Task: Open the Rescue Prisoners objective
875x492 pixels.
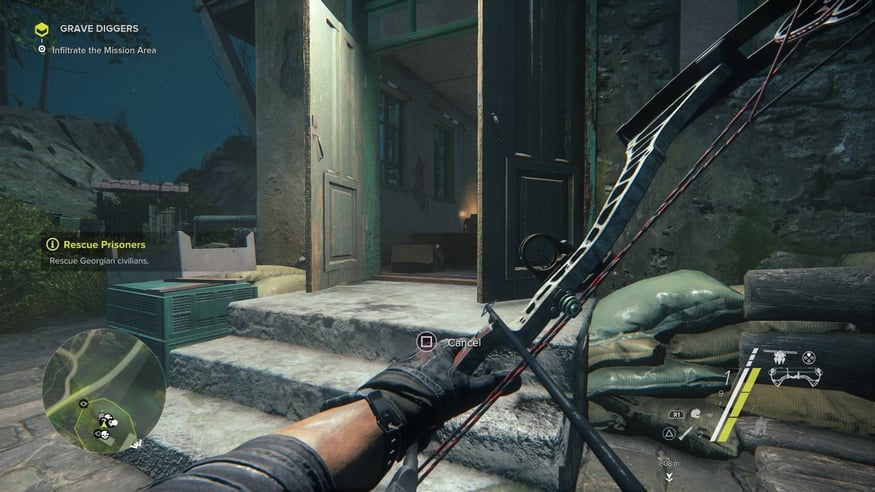Action: coord(104,244)
